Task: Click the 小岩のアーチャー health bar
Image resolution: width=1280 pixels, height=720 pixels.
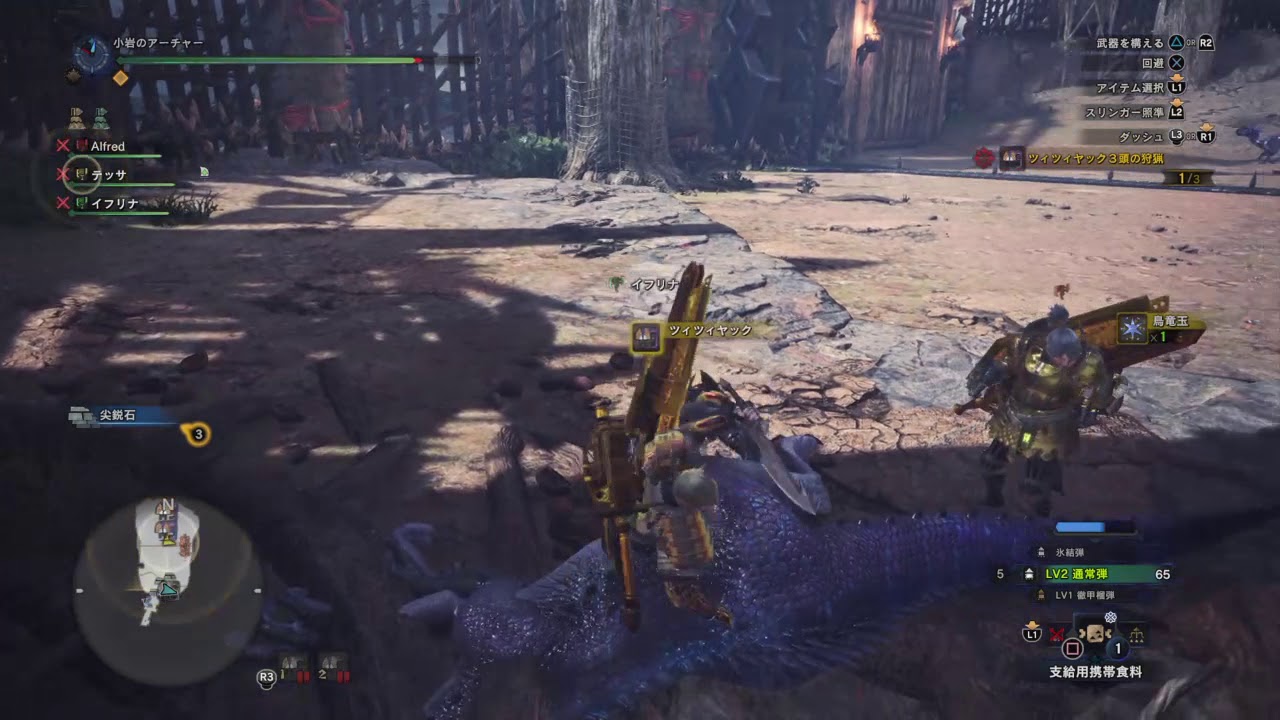Action: [x=270, y=59]
